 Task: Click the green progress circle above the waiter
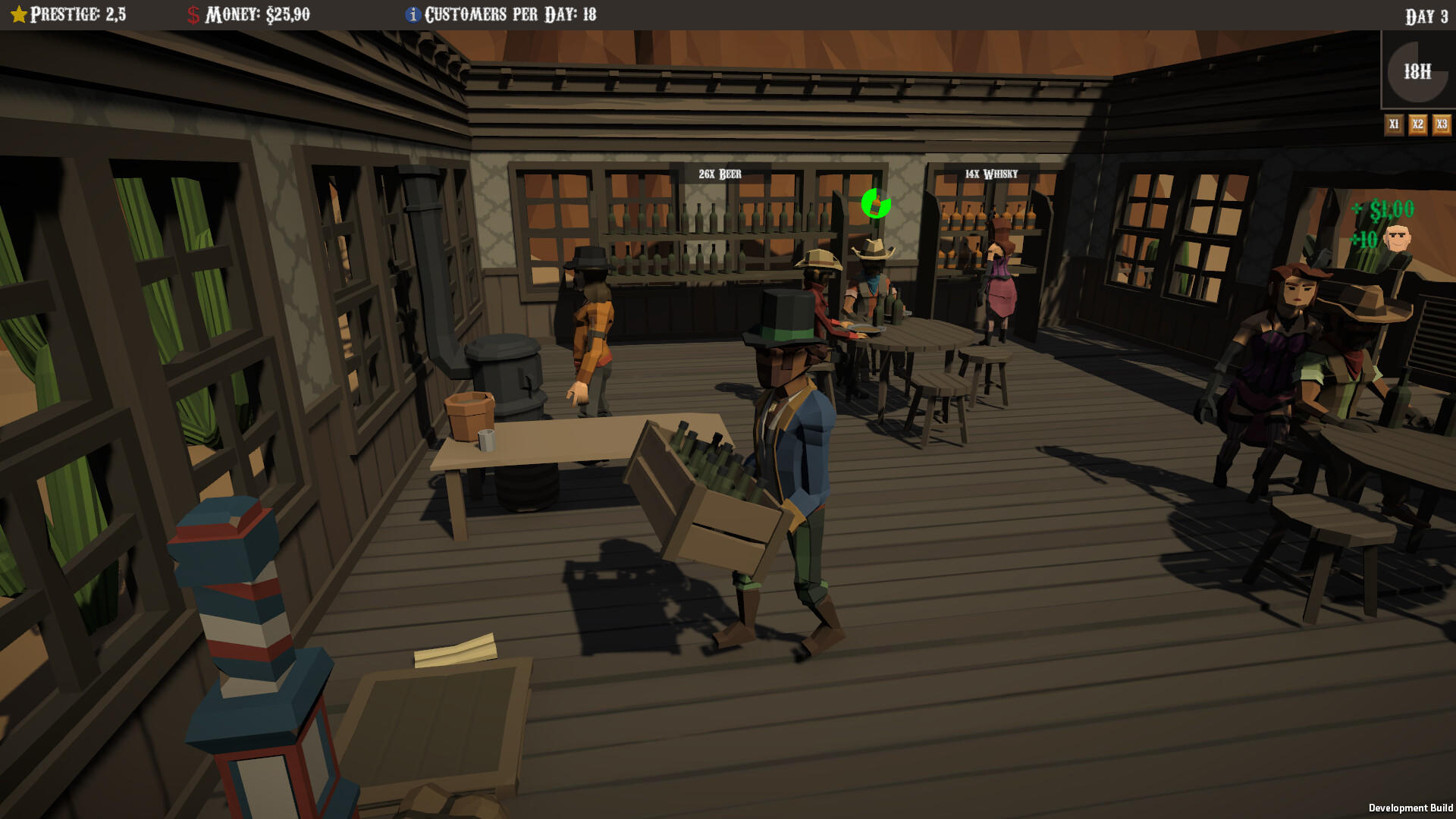pos(876,206)
